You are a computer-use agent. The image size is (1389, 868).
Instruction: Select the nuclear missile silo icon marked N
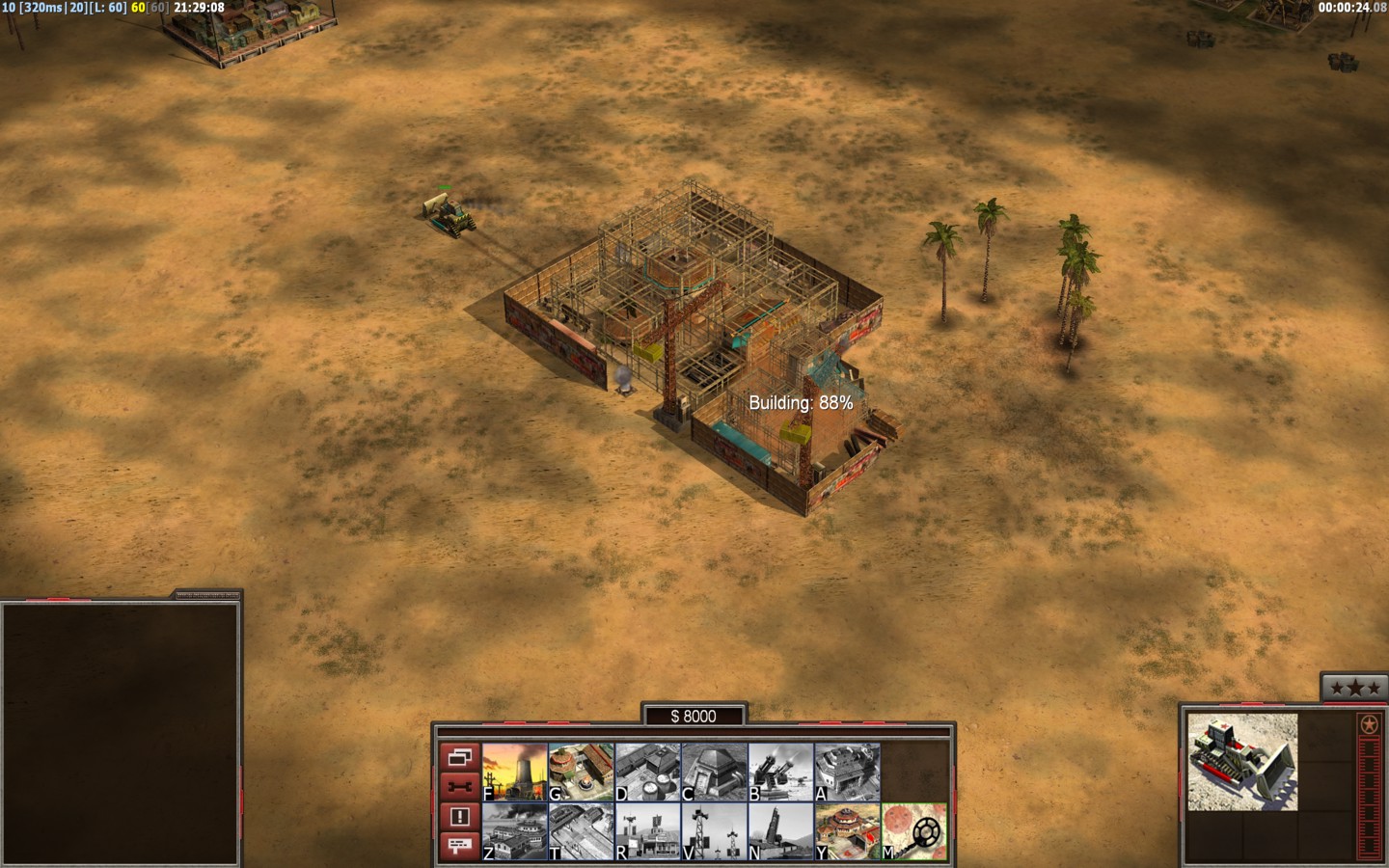(781, 831)
